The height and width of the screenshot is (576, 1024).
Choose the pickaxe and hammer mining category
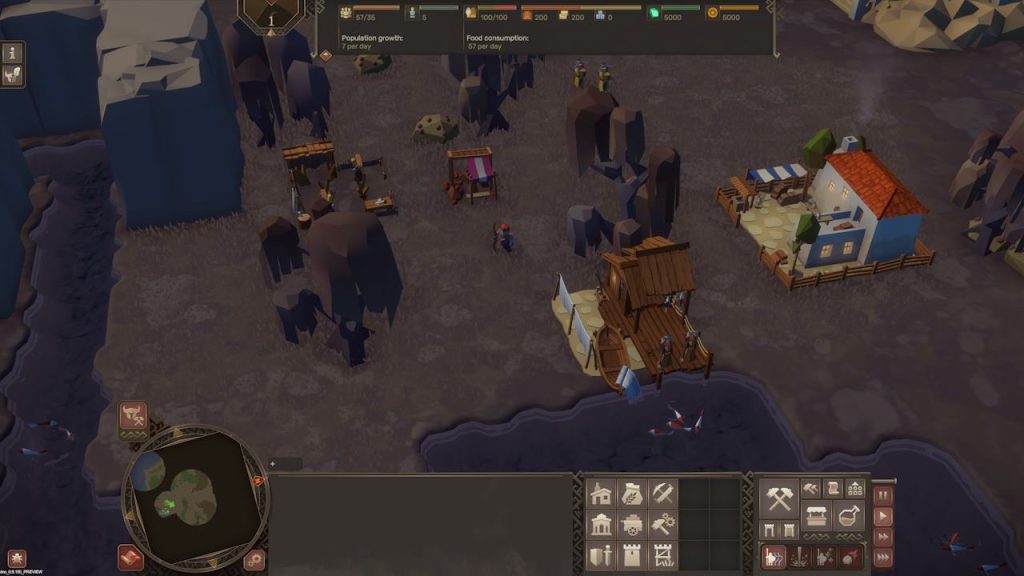[x=663, y=493]
